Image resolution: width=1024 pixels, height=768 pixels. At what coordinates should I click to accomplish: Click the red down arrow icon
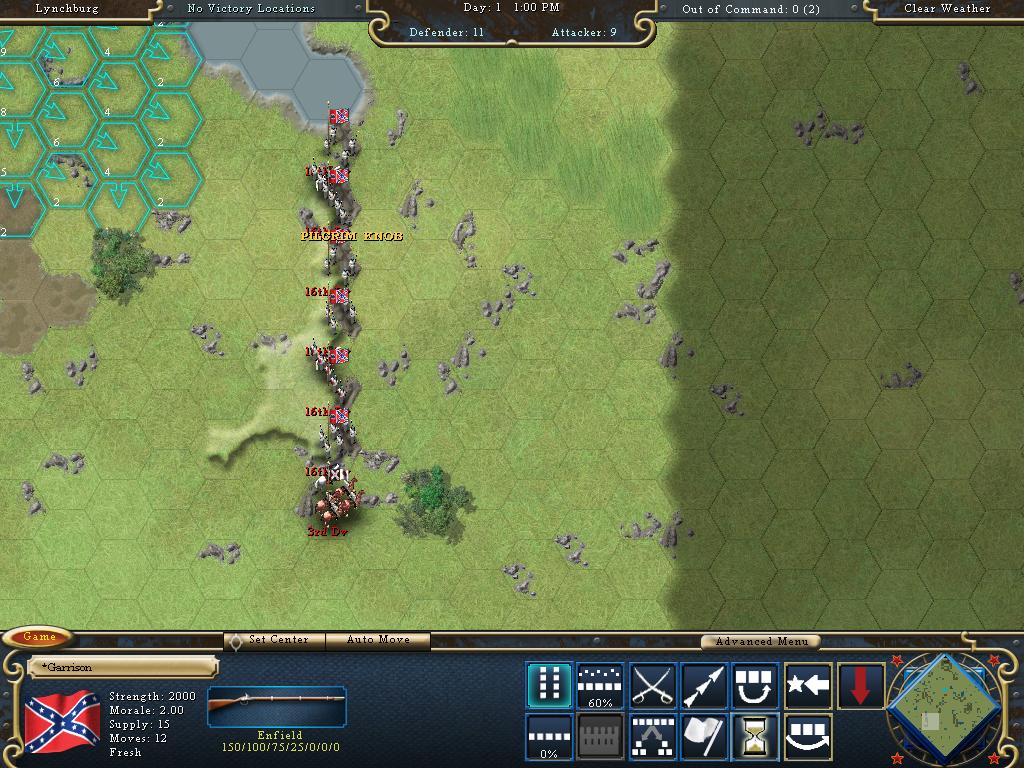pos(860,685)
